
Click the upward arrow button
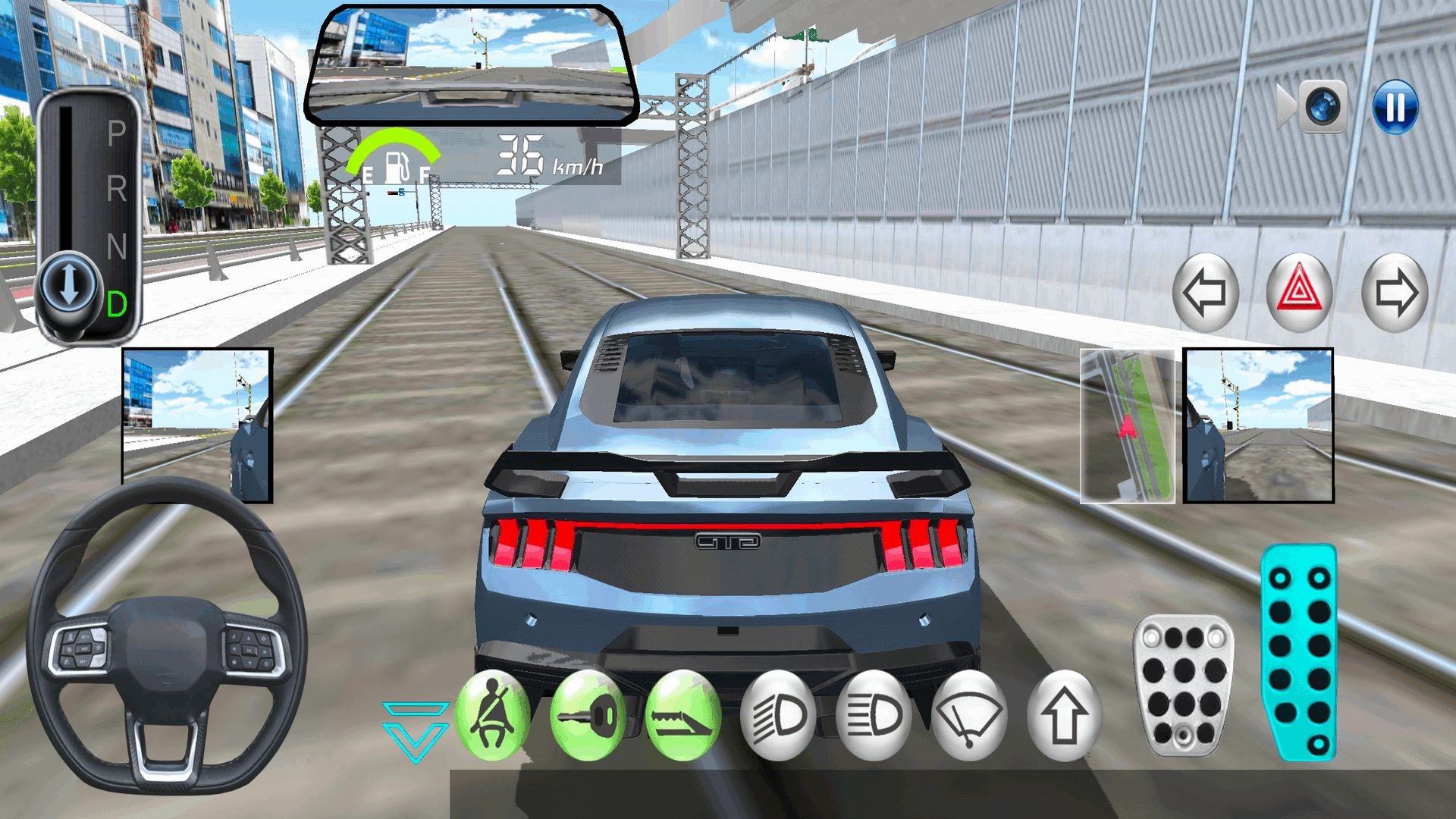[x=1064, y=716]
